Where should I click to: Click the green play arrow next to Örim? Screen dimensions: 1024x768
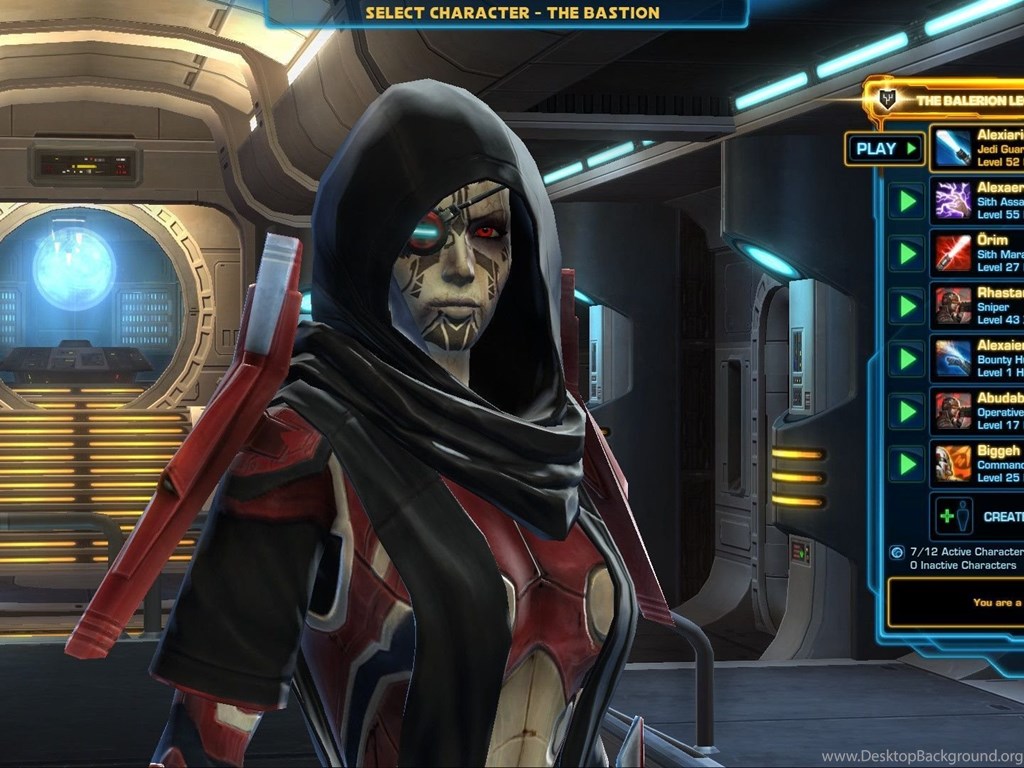907,254
